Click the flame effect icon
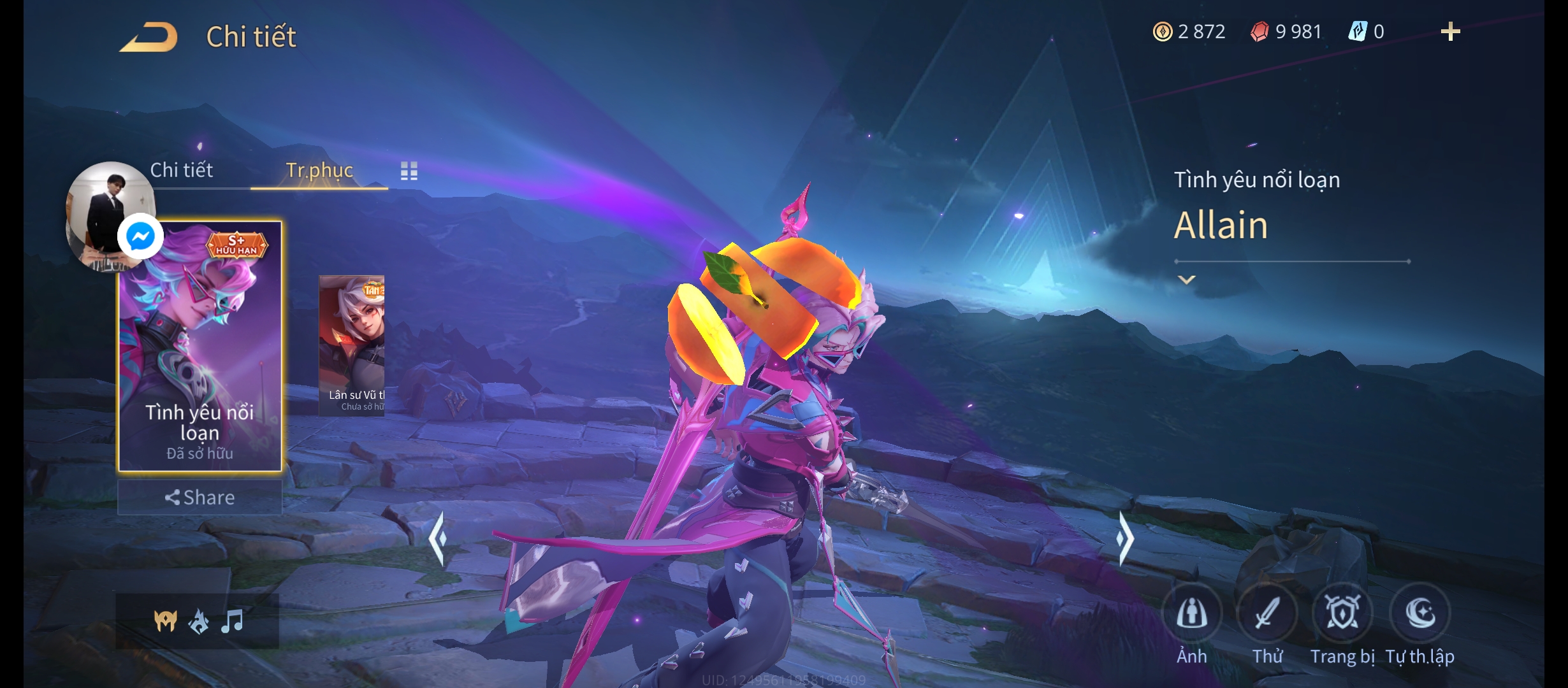The height and width of the screenshot is (688, 1568). 199,621
